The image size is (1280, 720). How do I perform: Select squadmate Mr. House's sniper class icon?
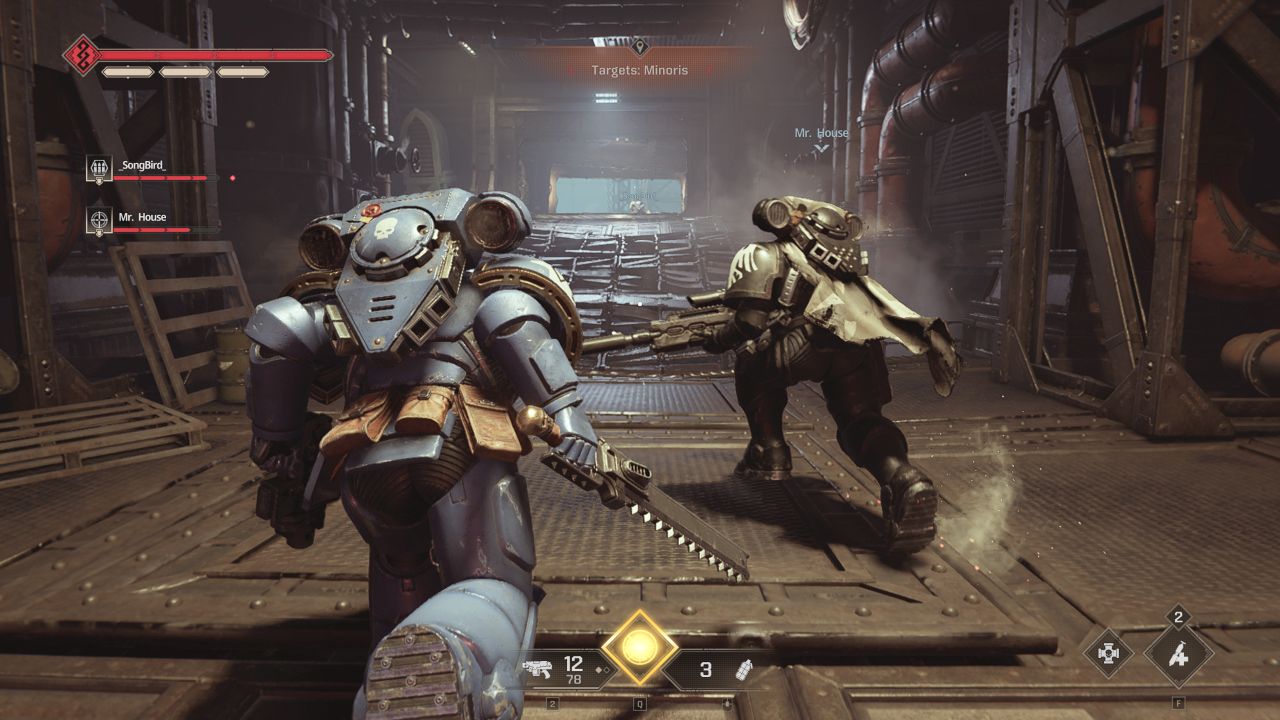(99, 219)
